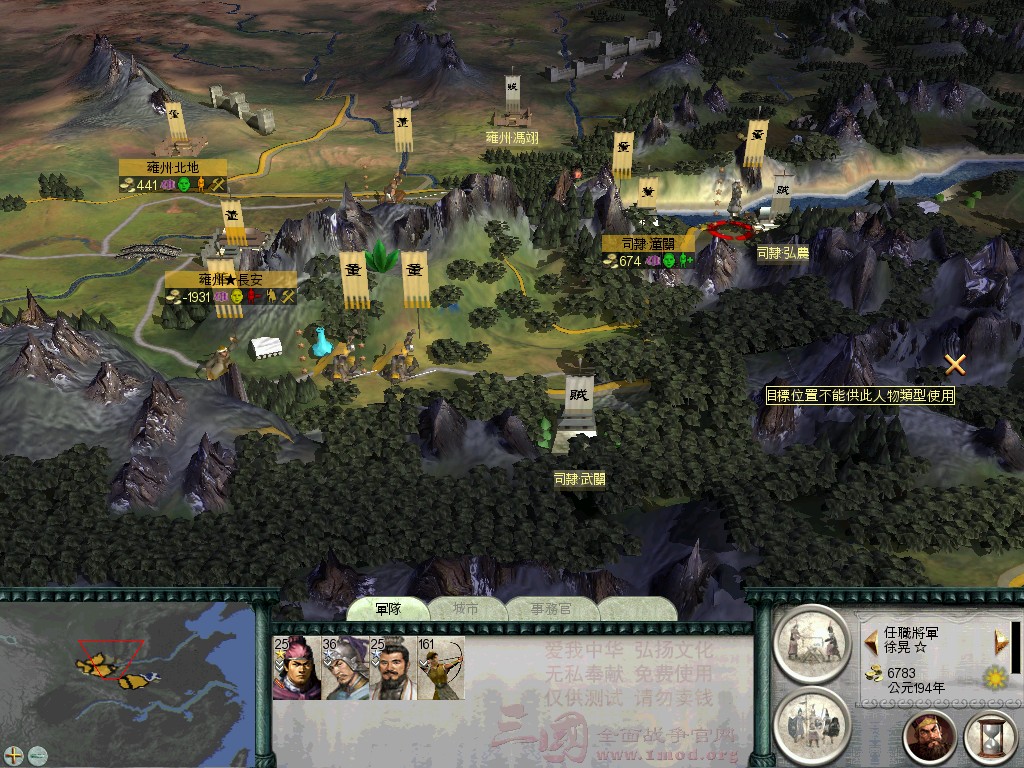The image size is (1024, 768).
Task: Select the 雍州 北地 settlement label
Action: 173,167
